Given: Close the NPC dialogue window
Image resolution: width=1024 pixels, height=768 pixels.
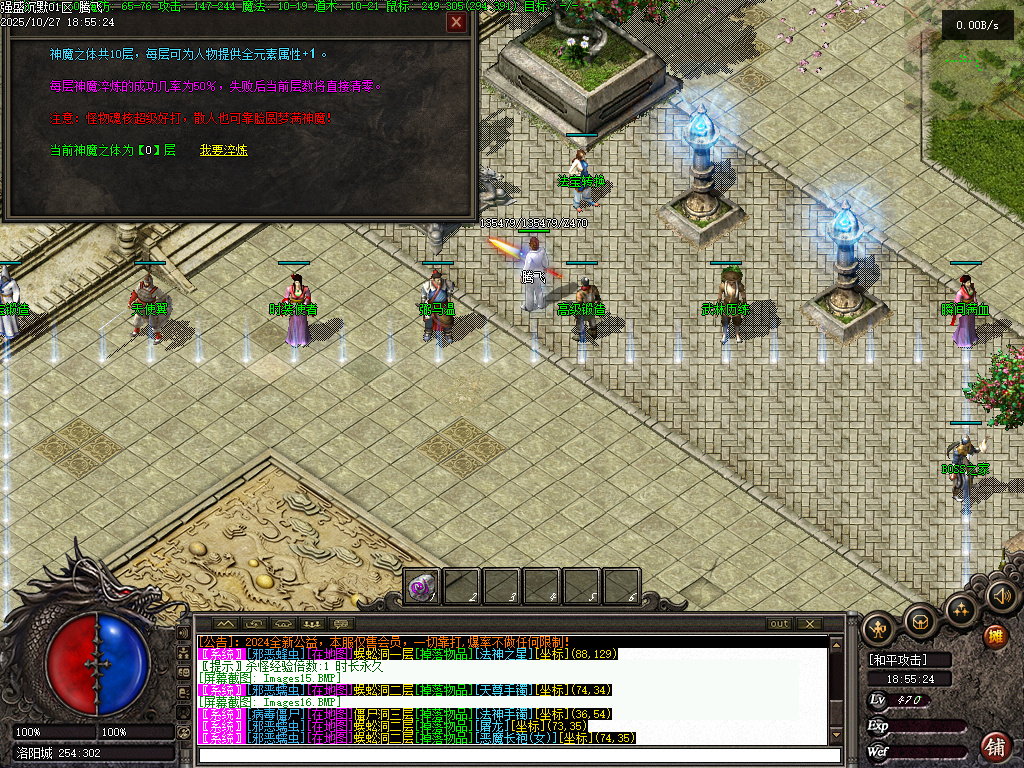Looking at the screenshot, I should coord(456,22).
